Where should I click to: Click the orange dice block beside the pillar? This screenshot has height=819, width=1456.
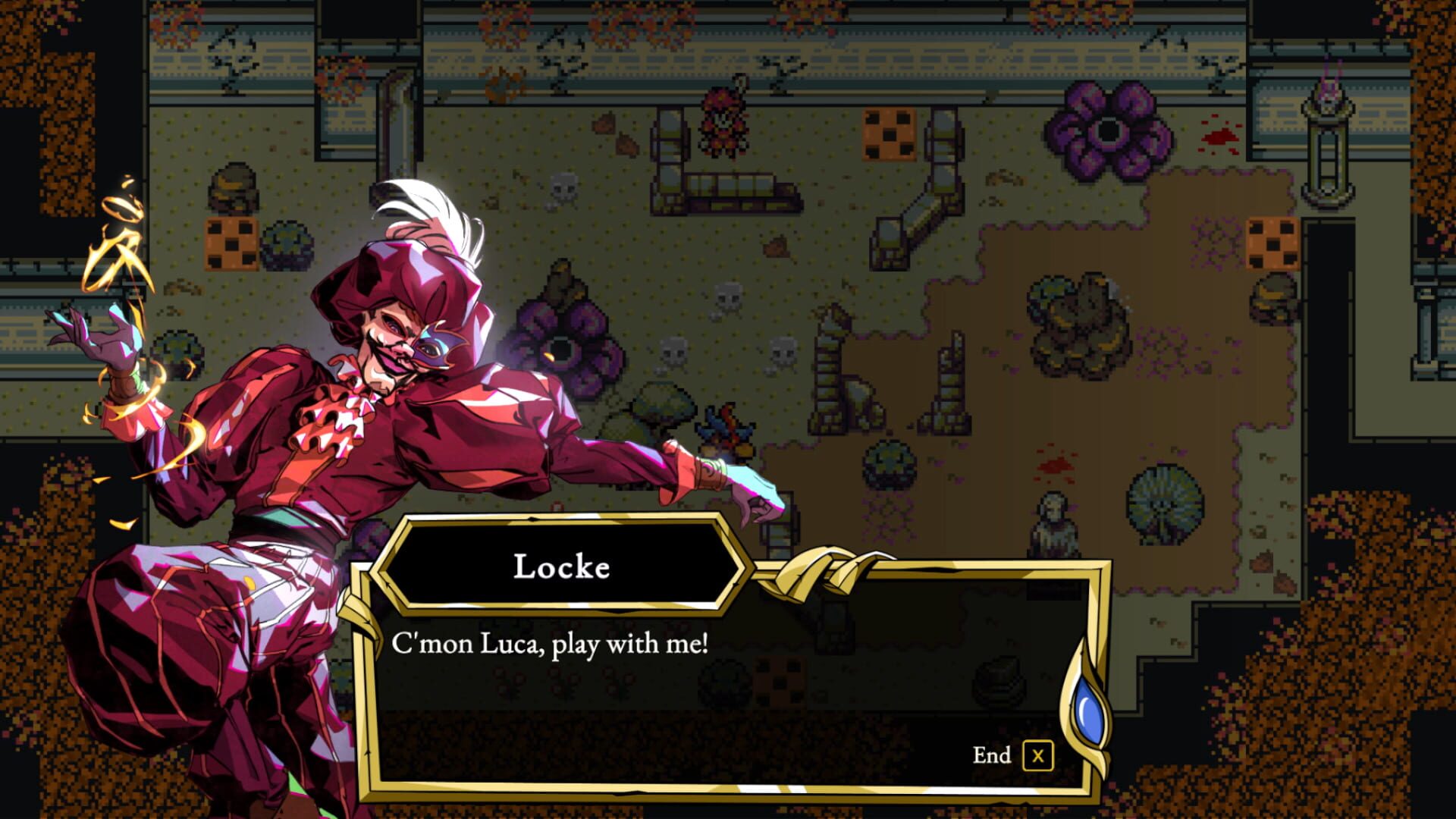(x=889, y=133)
